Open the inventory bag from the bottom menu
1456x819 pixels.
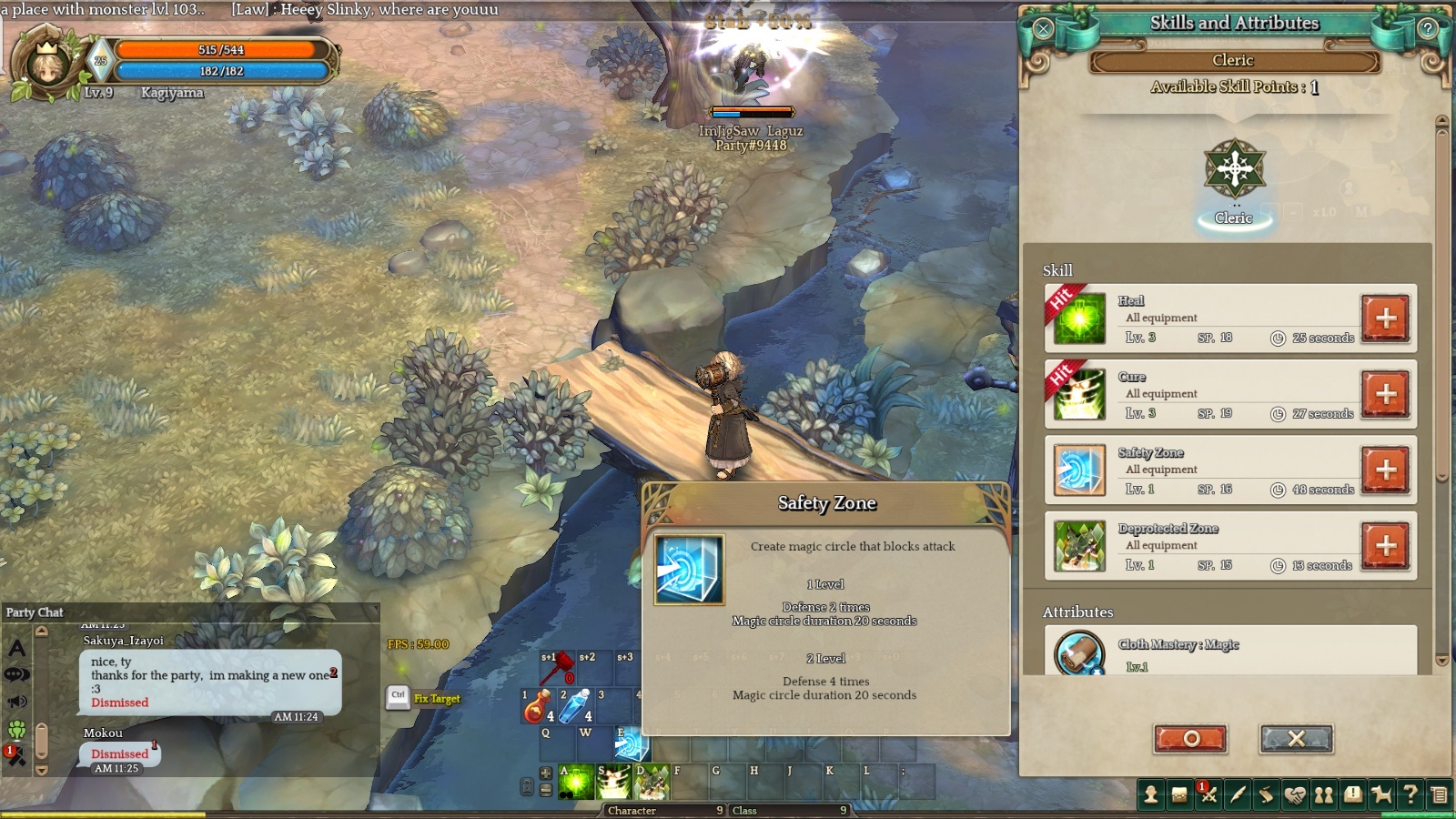(1179, 795)
